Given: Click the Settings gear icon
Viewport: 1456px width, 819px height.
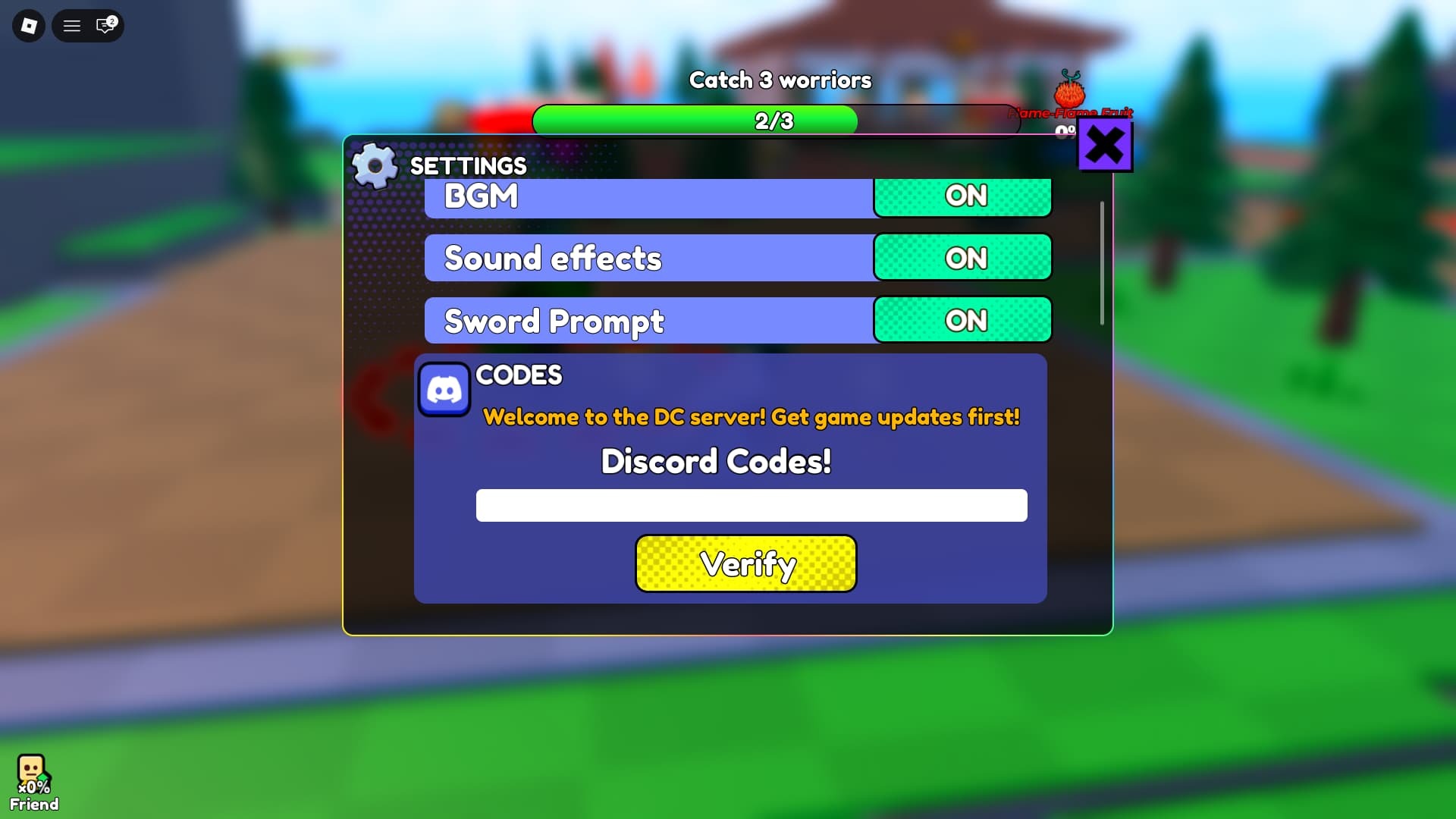Looking at the screenshot, I should (x=375, y=165).
